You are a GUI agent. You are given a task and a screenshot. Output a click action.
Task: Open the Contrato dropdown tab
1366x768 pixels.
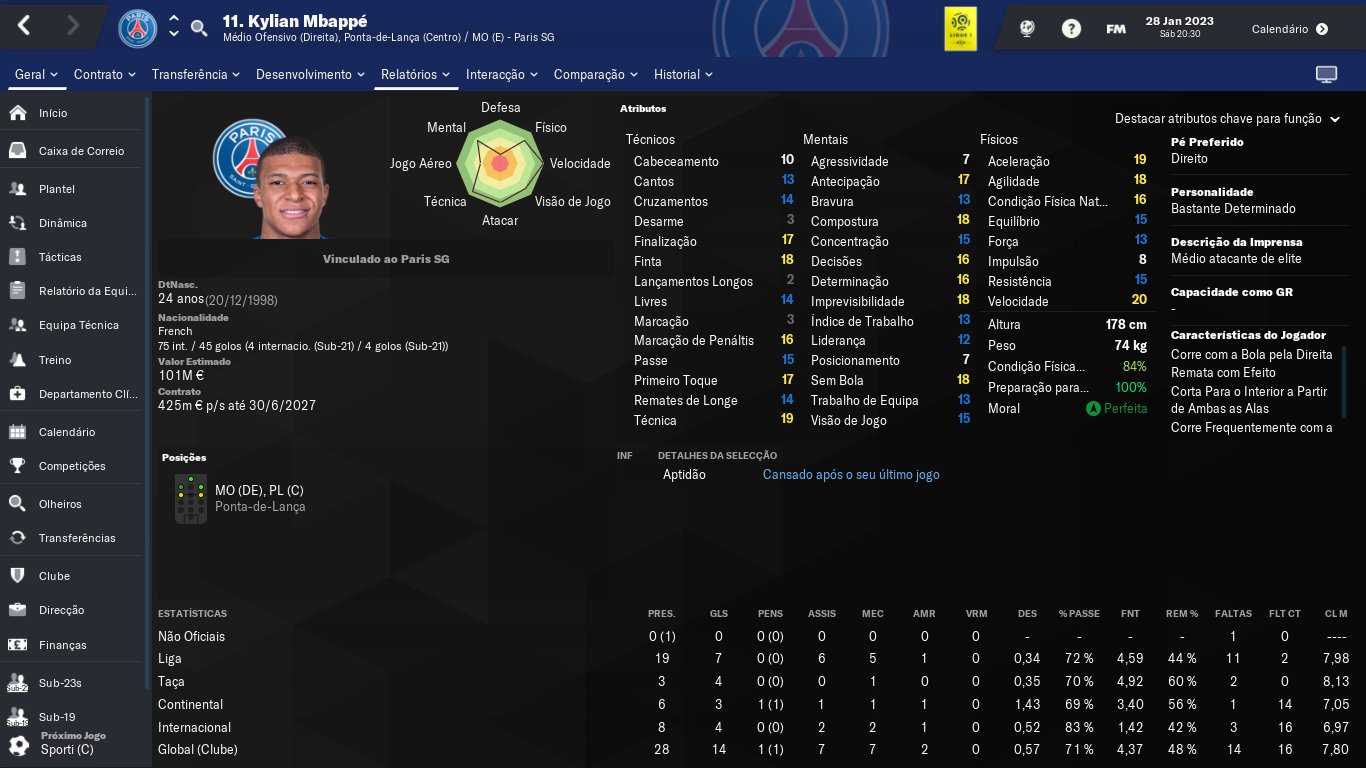(x=105, y=75)
